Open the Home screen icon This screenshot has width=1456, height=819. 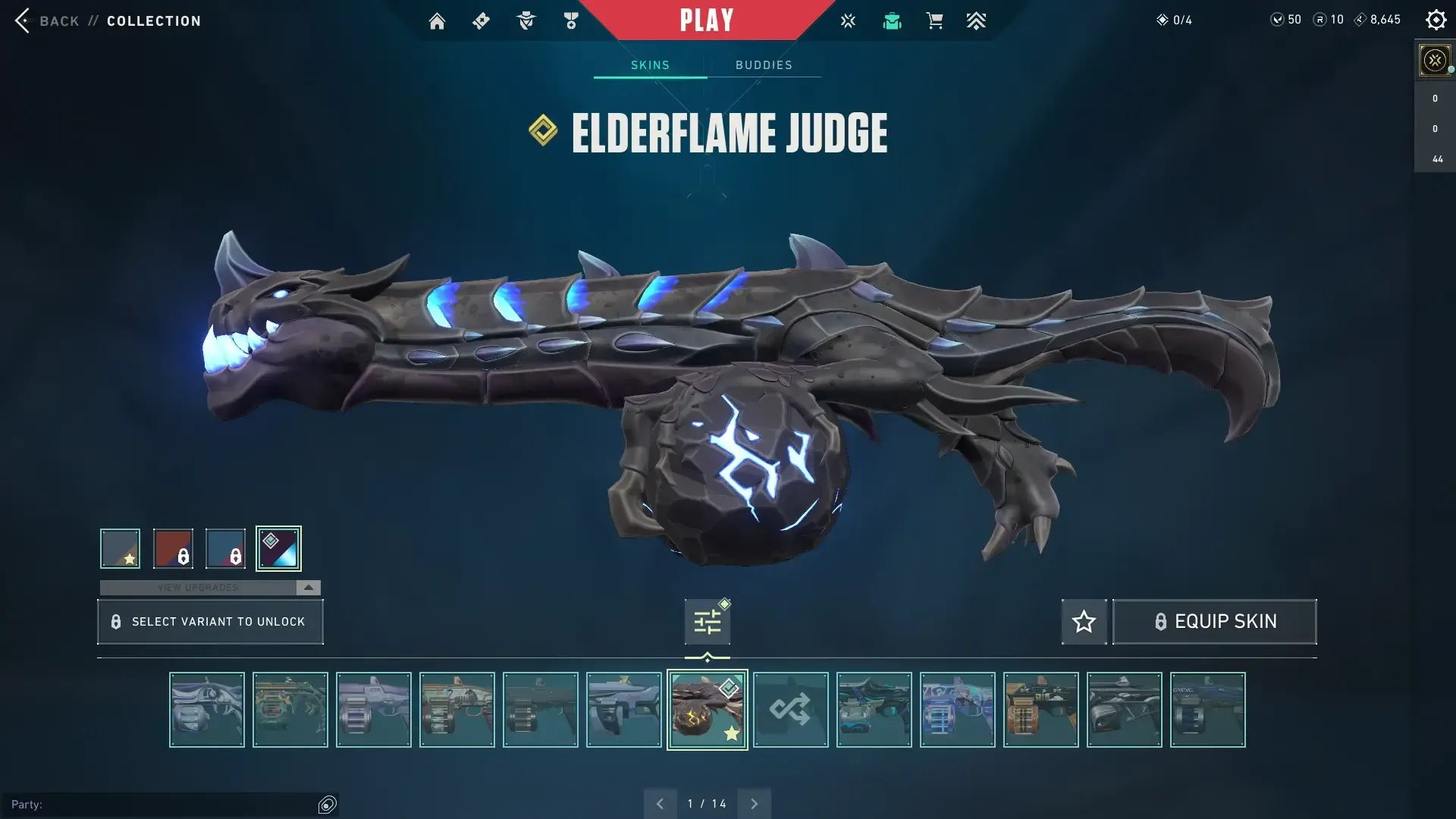pyautogui.click(x=437, y=20)
